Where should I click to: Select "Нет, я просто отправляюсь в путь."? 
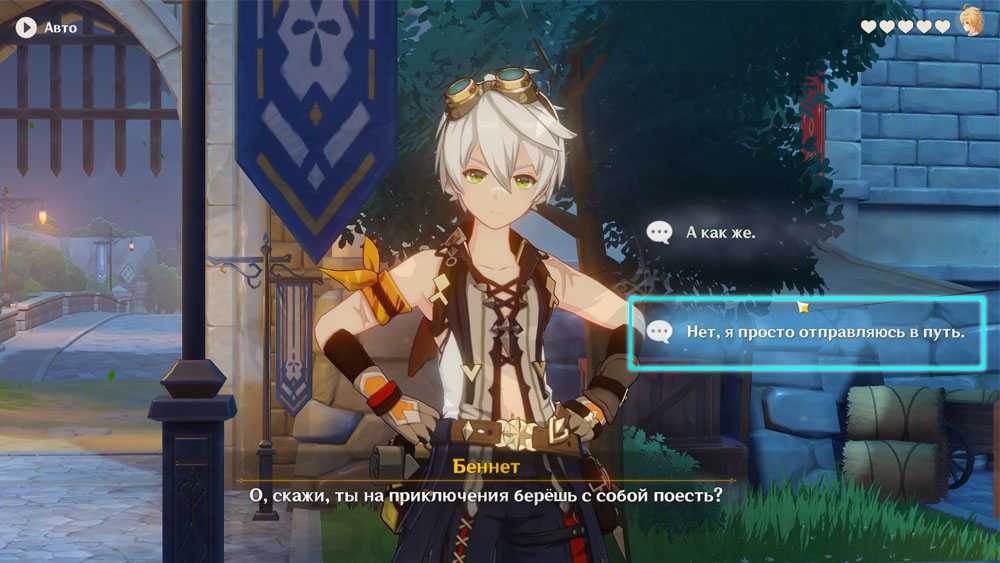(x=812, y=332)
